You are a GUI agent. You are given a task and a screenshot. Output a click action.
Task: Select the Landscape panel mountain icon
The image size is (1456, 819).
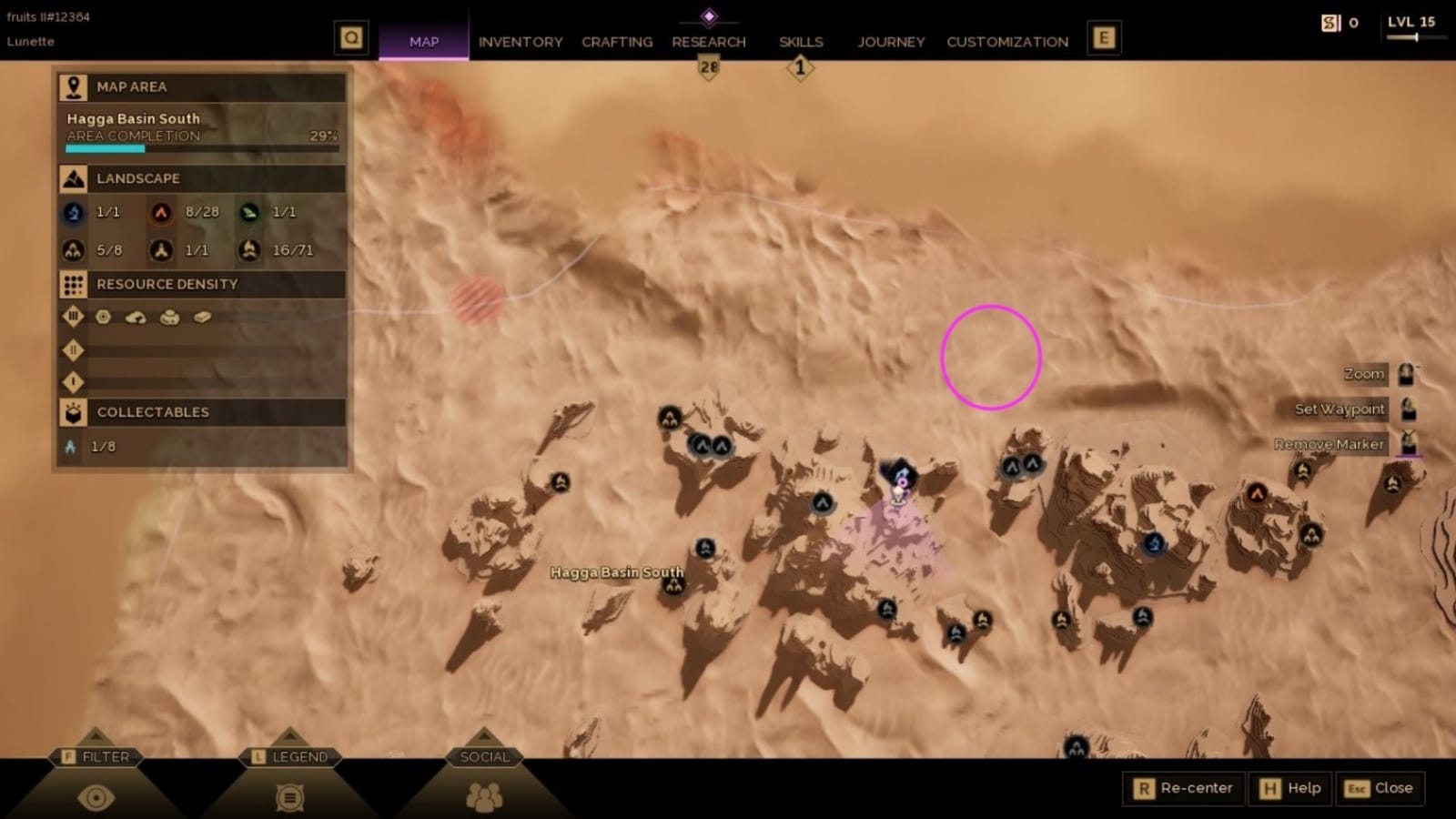73,178
